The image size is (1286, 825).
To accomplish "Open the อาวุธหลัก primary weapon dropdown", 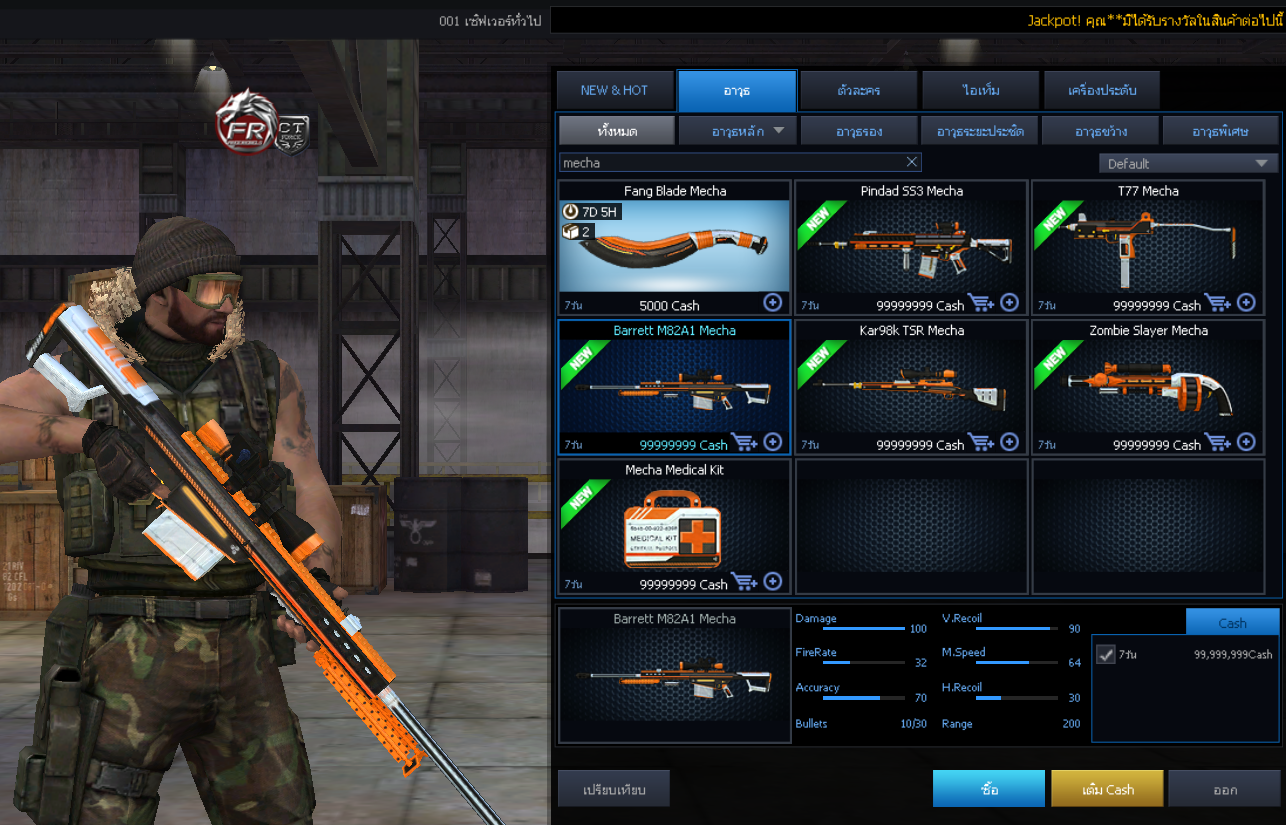I will [737, 131].
